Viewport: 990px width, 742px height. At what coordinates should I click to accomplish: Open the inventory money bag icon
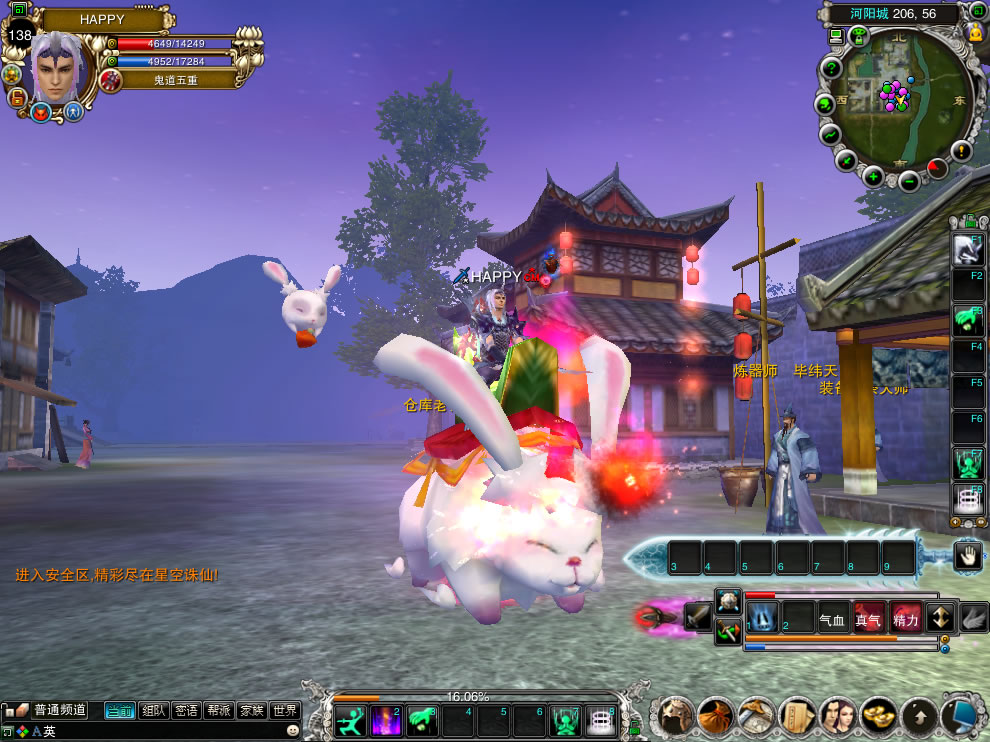point(716,716)
